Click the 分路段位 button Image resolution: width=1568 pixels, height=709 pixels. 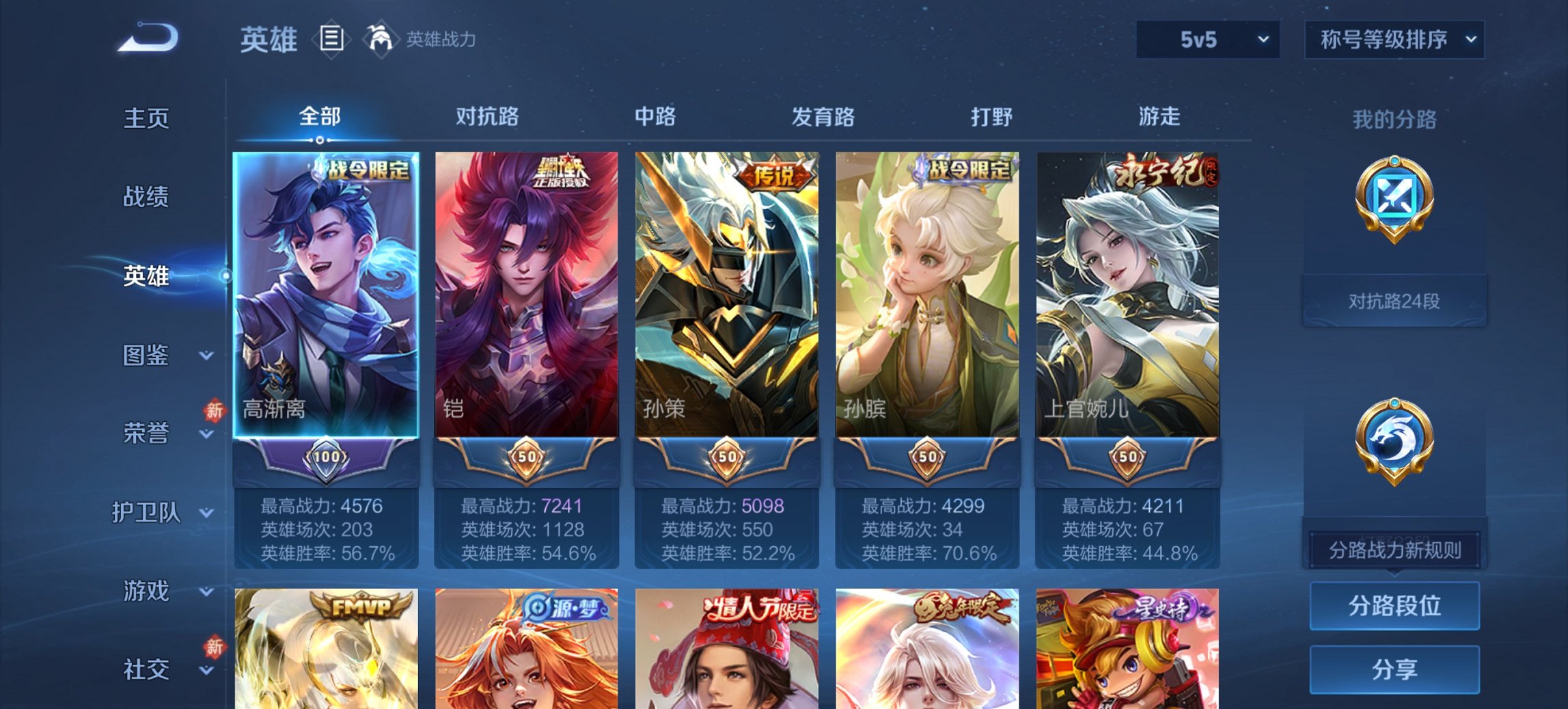point(1394,606)
